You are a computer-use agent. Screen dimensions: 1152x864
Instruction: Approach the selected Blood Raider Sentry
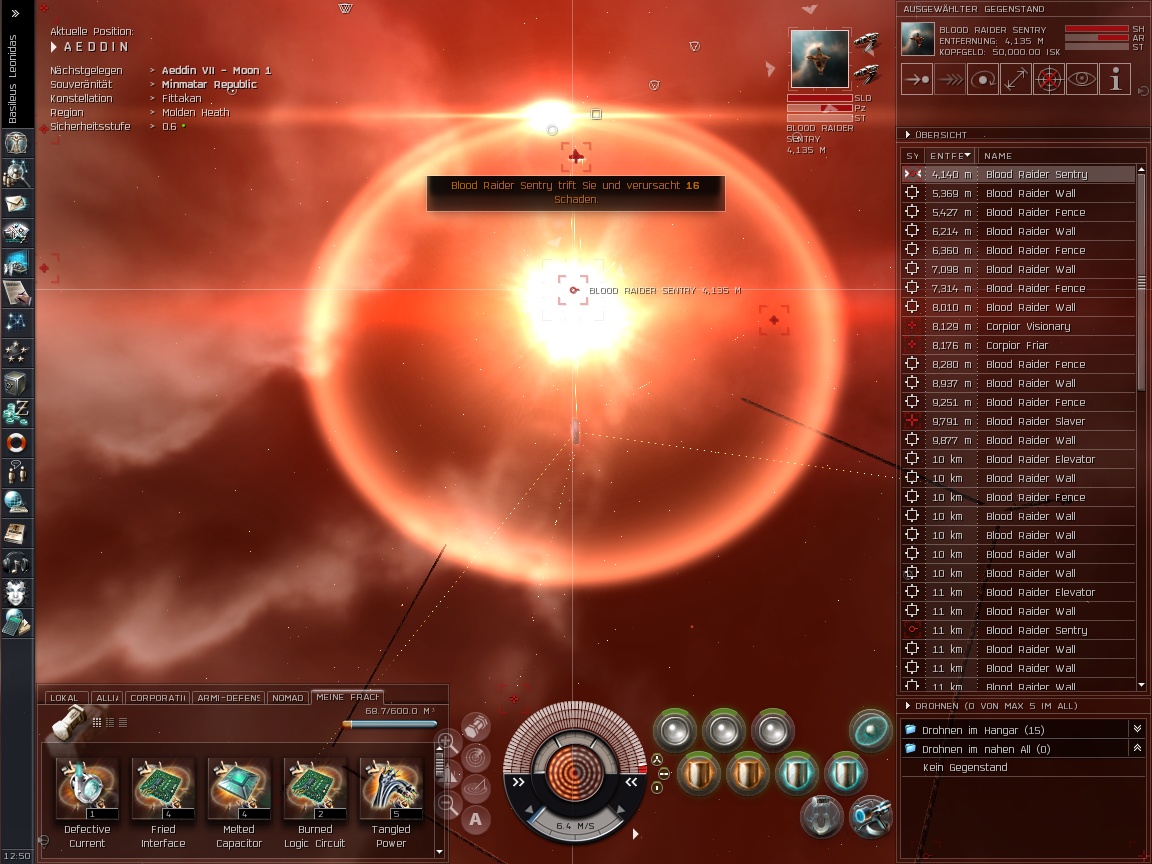point(917,79)
